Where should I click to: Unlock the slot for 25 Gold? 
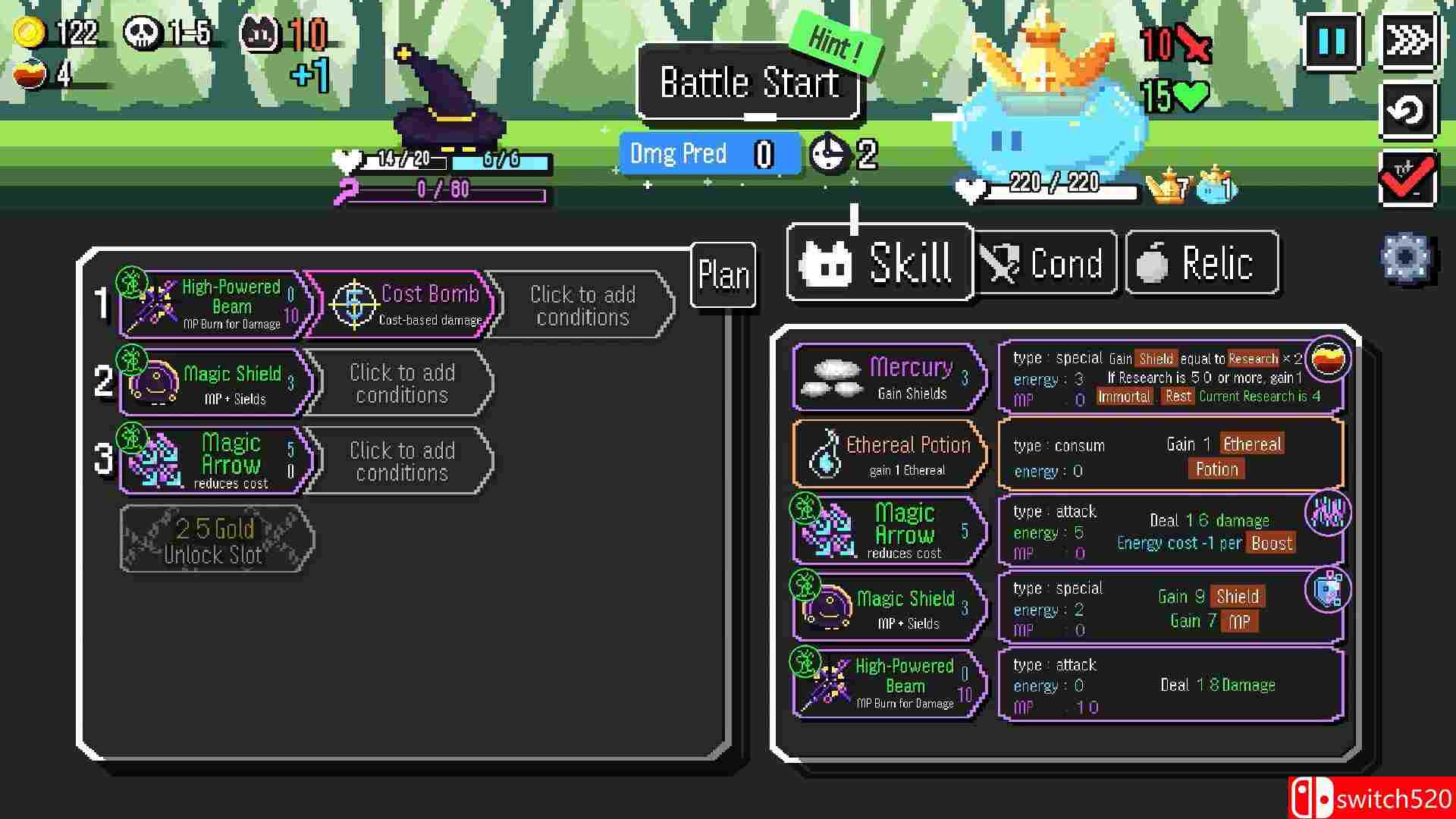point(215,540)
